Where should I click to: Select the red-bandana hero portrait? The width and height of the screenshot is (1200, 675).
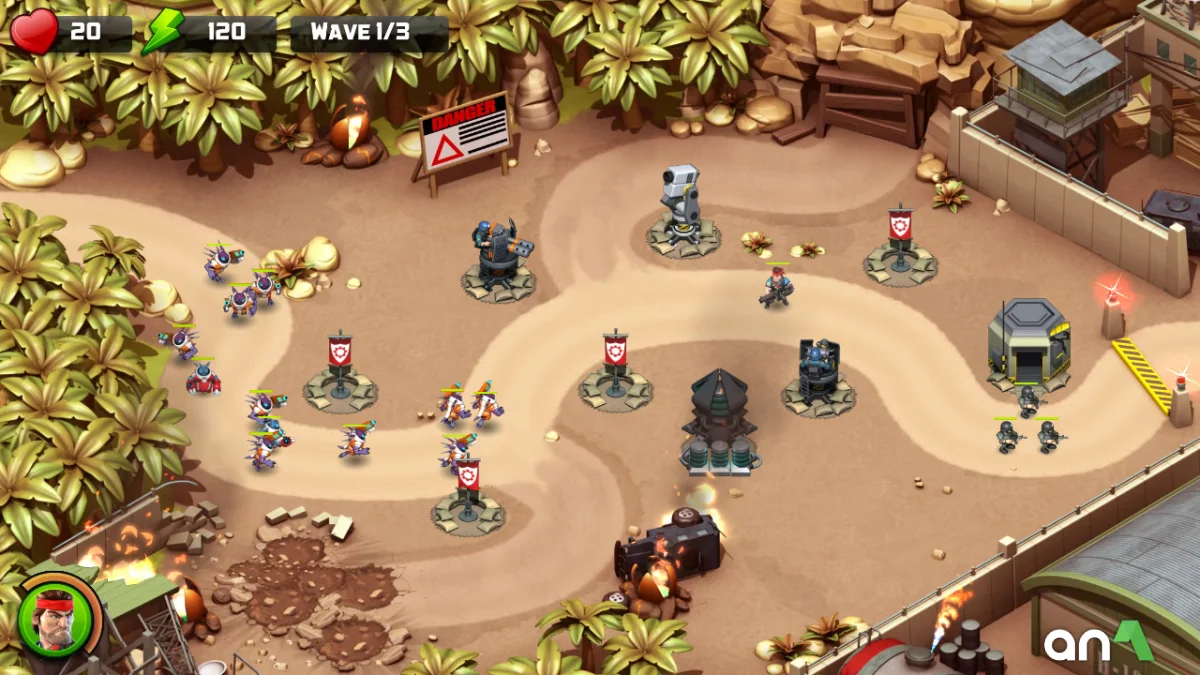56,620
